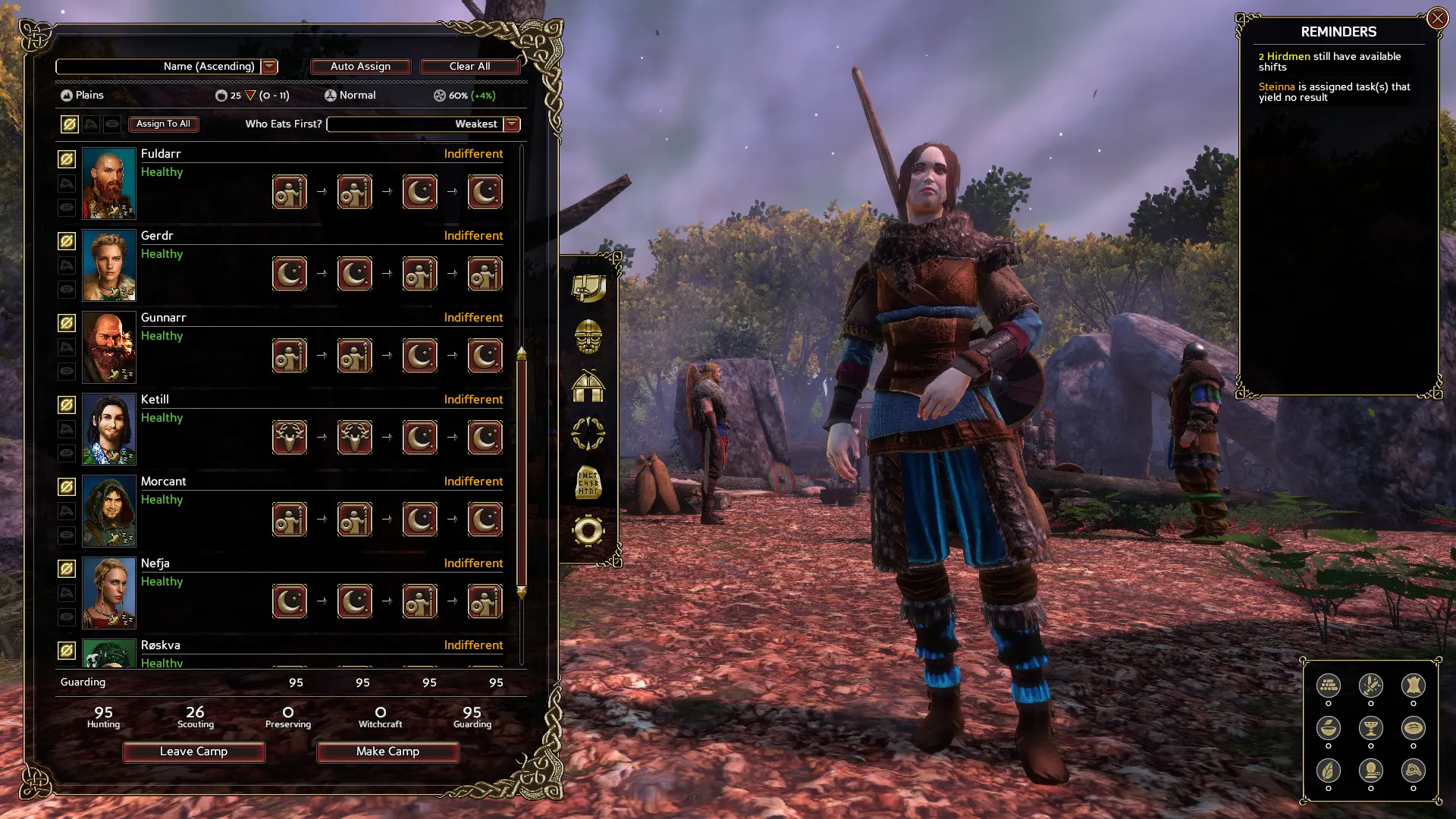The image size is (1456, 819).
Task: Confirm with Make Camp button
Action: 388,752
